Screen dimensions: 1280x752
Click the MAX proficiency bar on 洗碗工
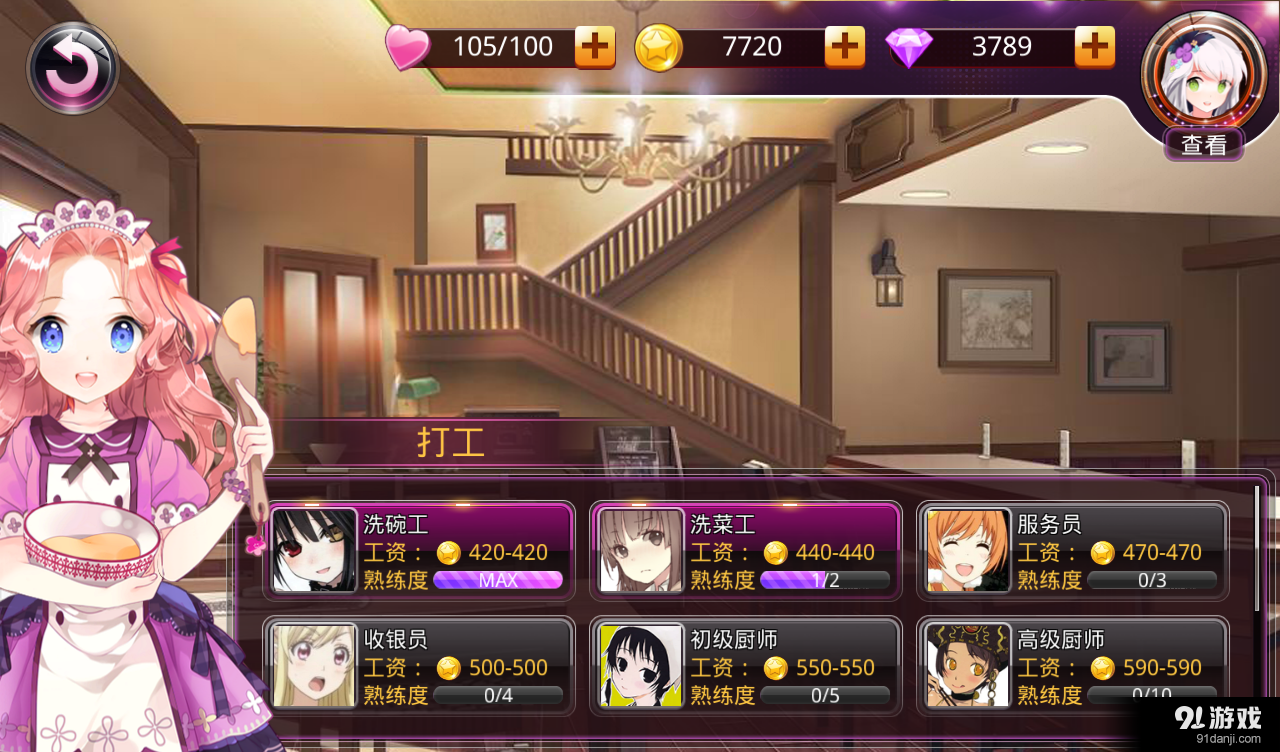click(x=498, y=580)
